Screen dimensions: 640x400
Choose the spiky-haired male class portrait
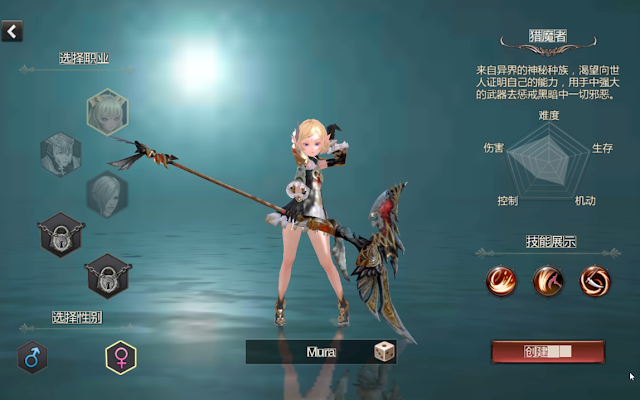pyautogui.click(x=59, y=153)
